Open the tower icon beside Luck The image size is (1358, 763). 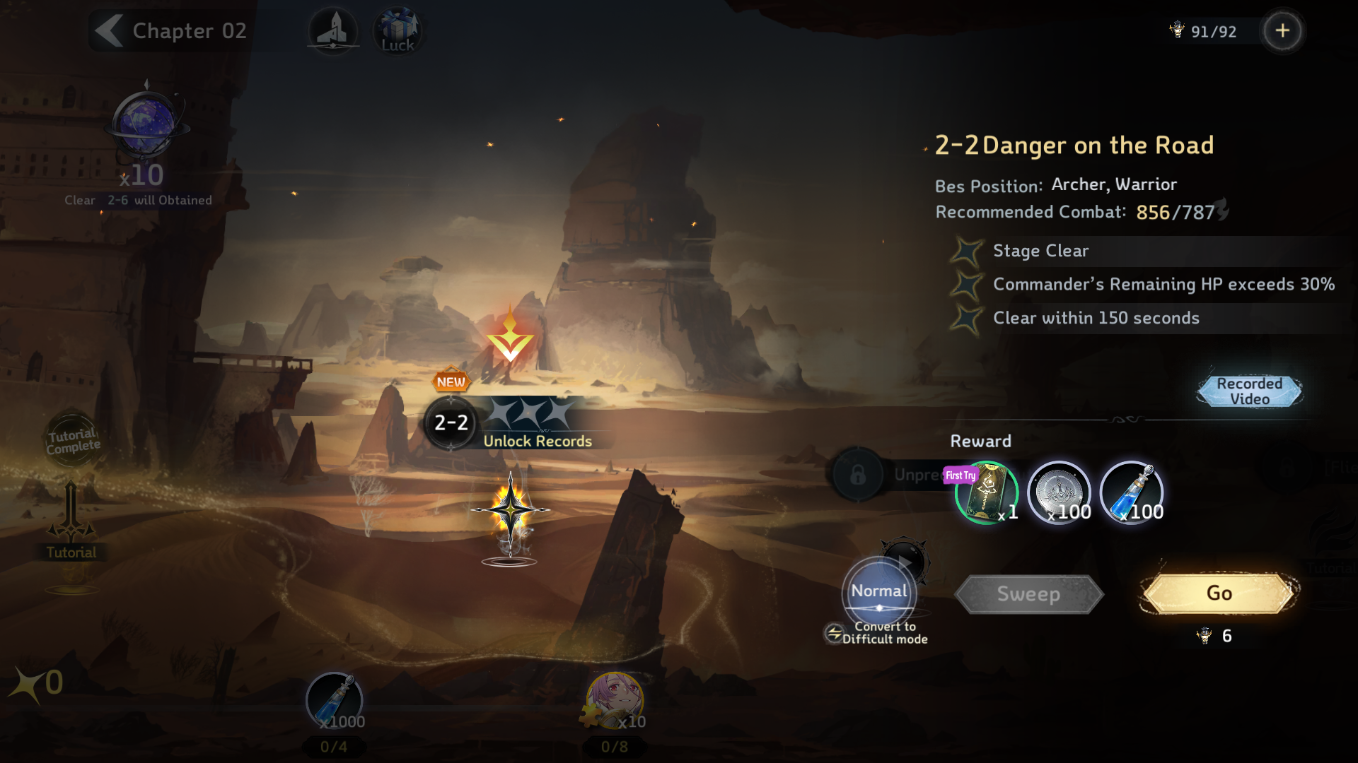[x=333, y=31]
